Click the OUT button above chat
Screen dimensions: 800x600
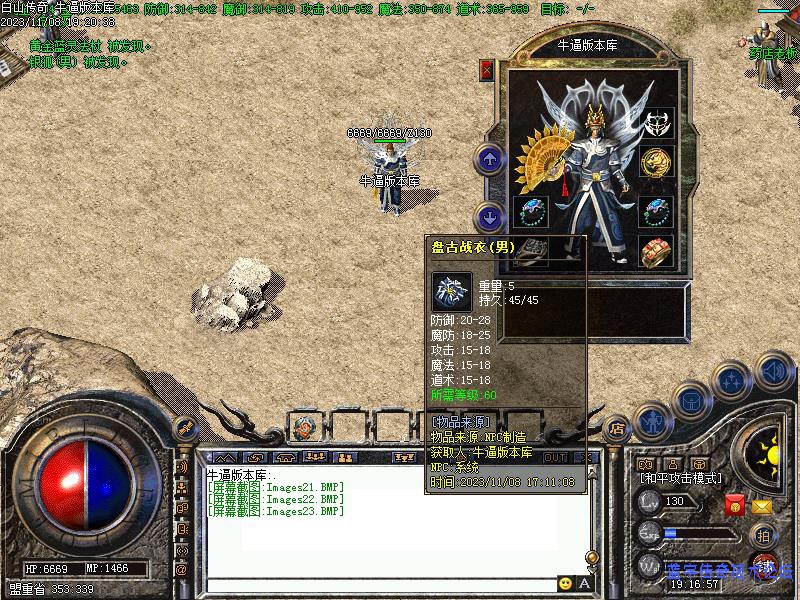point(556,457)
